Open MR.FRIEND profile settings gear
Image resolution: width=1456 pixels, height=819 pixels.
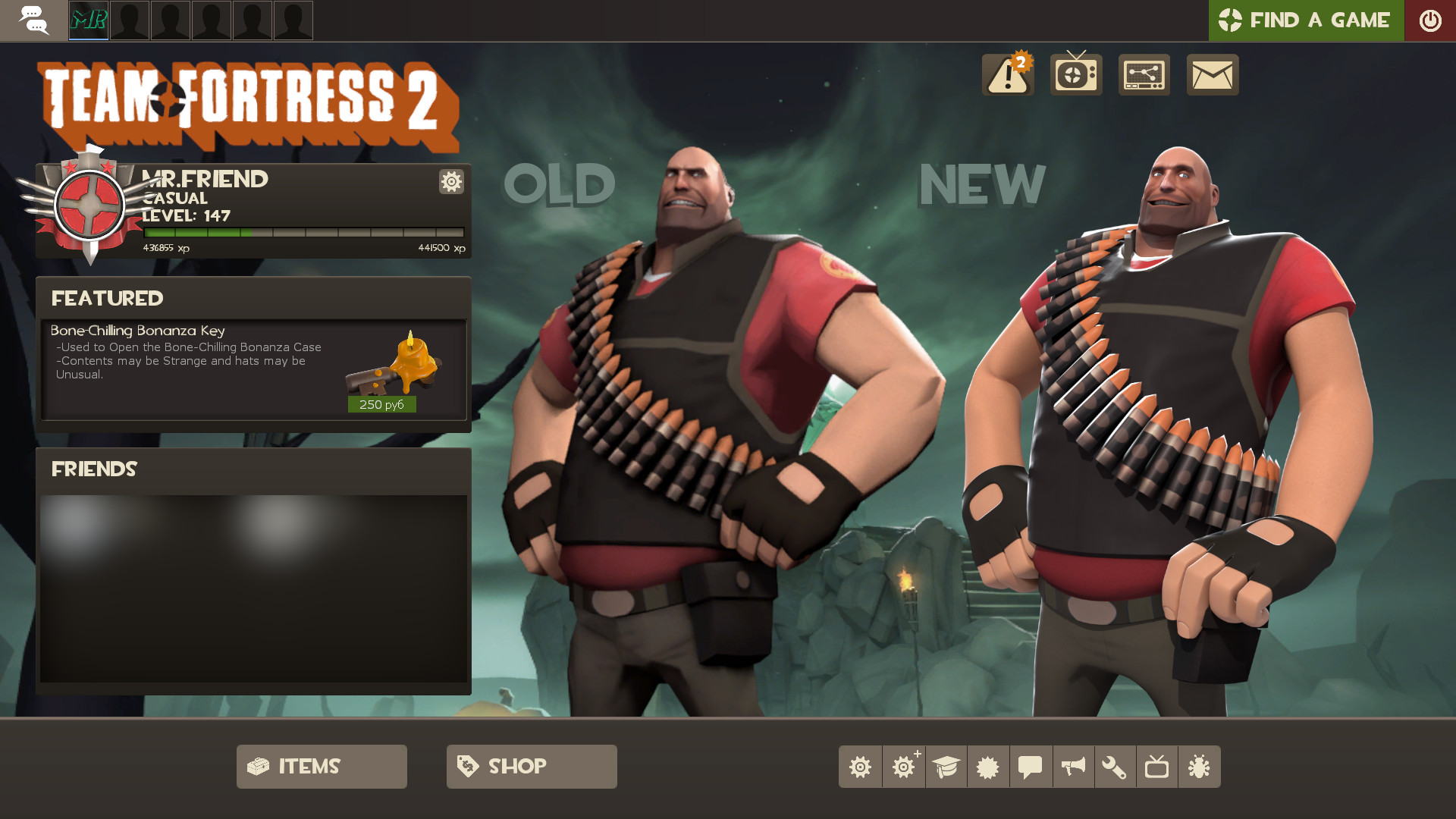(450, 182)
